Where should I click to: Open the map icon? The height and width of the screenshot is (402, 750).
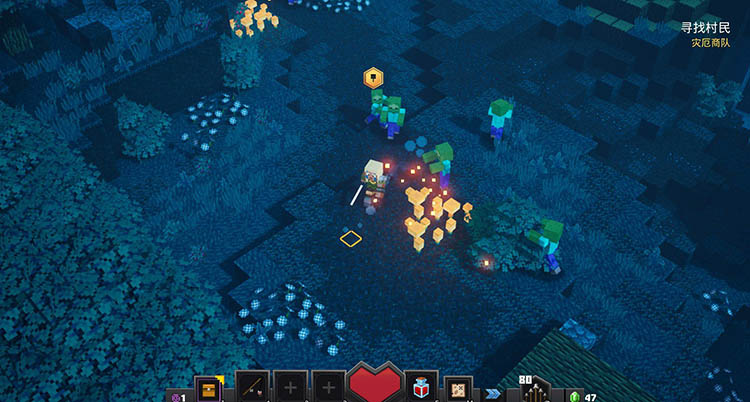458,388
